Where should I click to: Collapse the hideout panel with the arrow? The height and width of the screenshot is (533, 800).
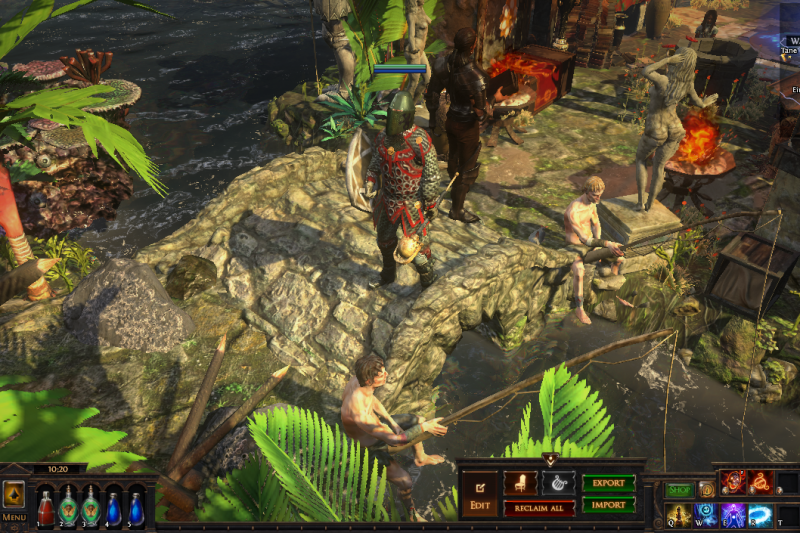pyautogui.click(x=549, y=459)
